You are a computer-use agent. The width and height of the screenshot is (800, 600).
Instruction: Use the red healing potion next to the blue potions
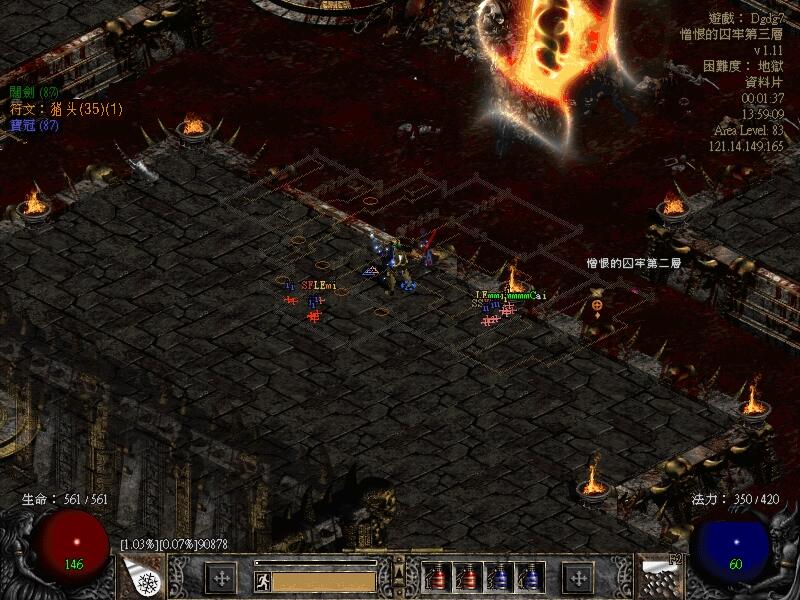467,578
